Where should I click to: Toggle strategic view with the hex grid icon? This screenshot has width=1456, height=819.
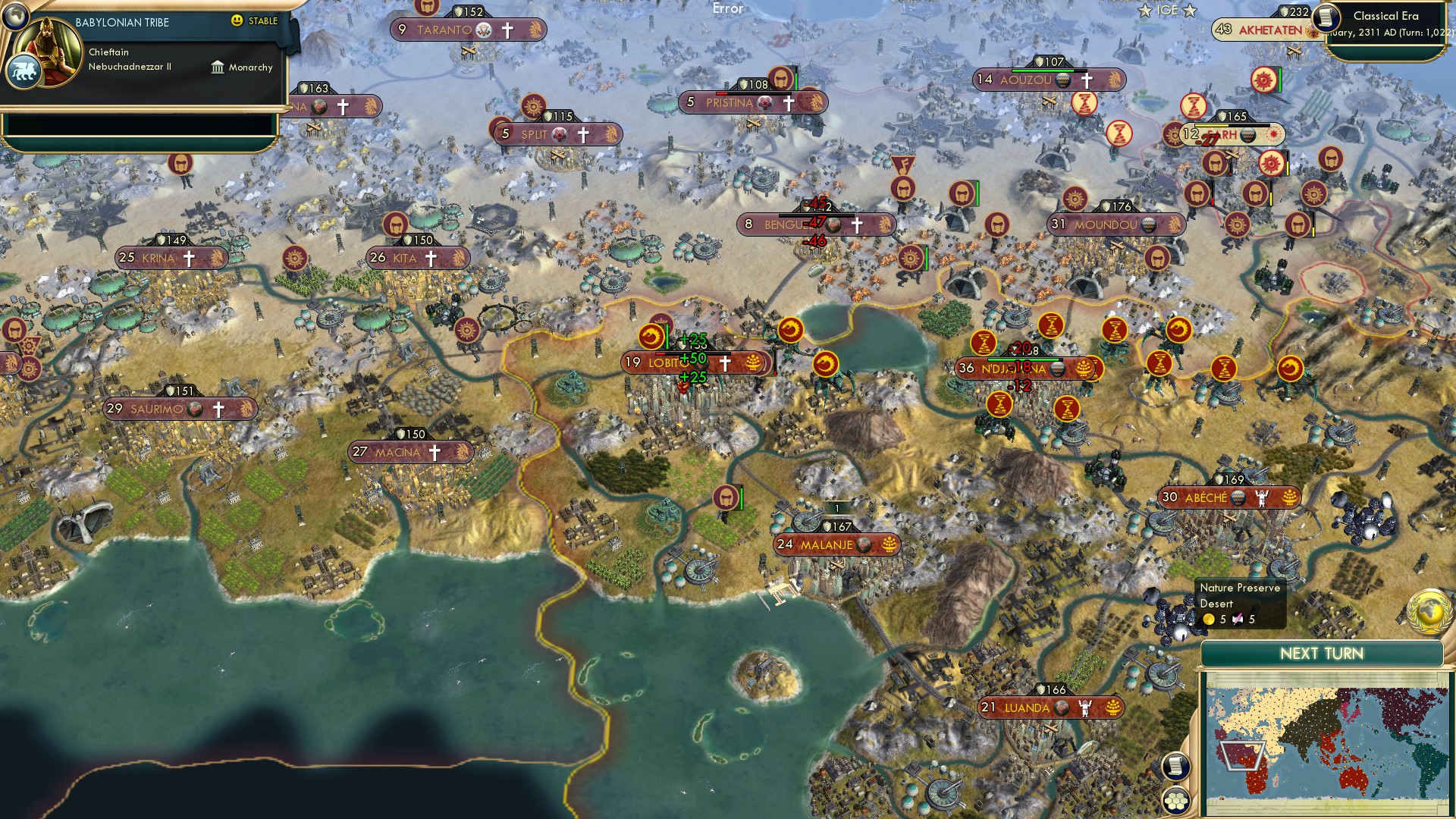tap(1175, 802)
